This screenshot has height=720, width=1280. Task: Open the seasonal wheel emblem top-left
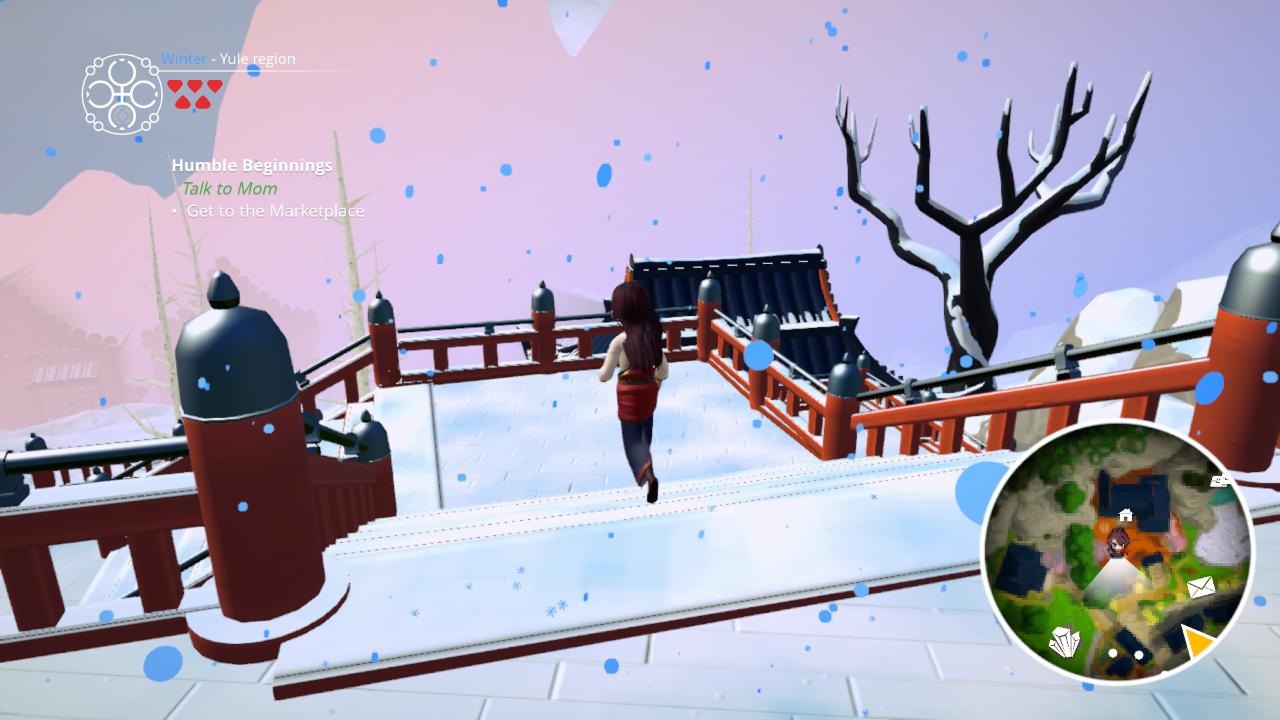[122, 95]
